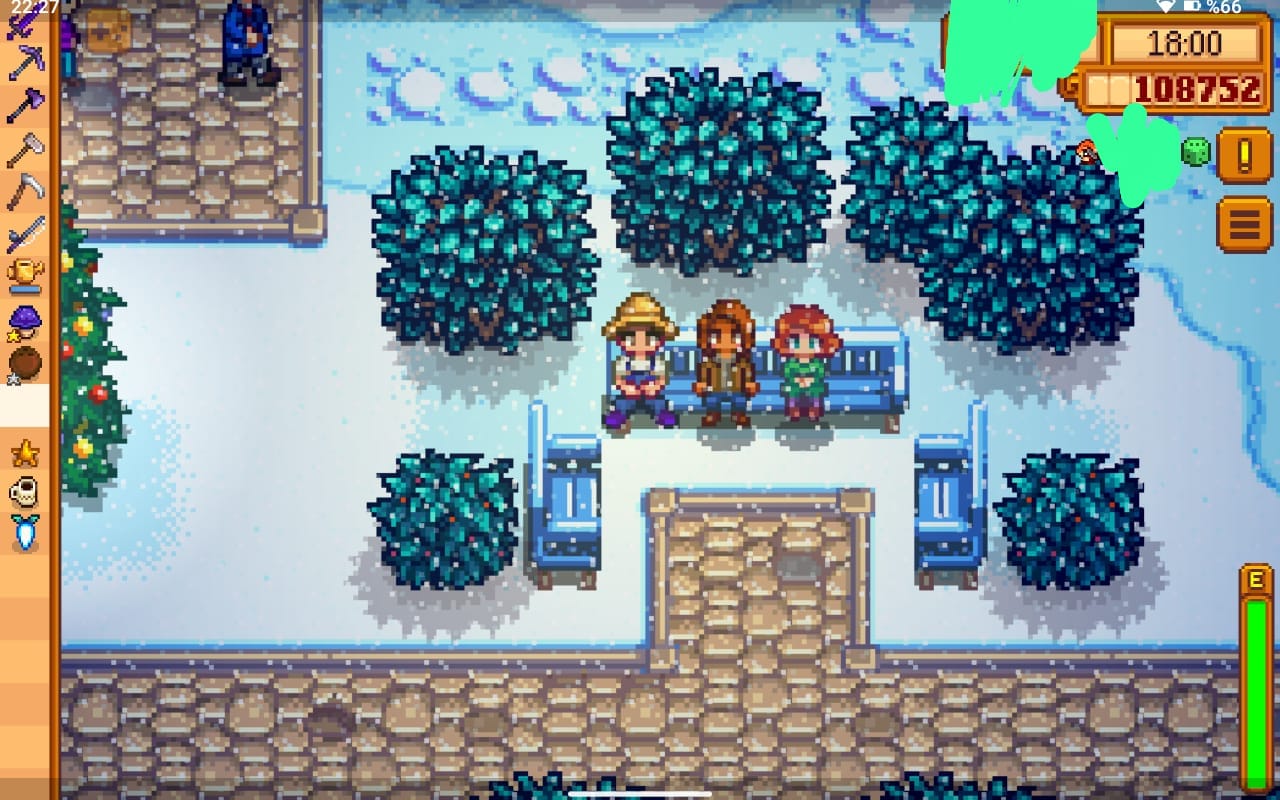The image size is (1280, 800).
Task: Open the game menu with the three-lines button
Action: pyautogui.click(x=1244, y=224)
